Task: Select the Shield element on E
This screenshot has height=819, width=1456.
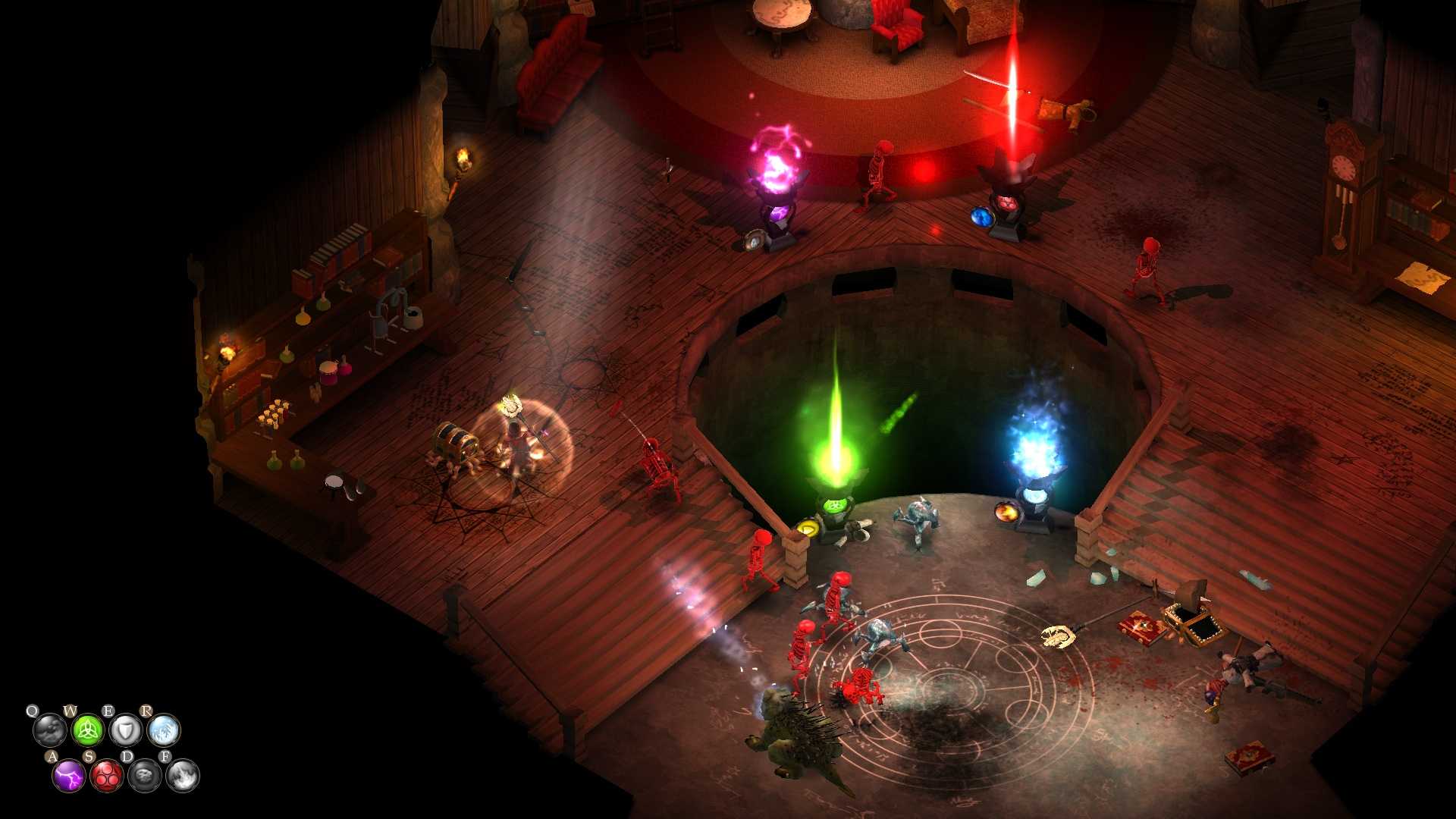Action: [x=127, y=731]
